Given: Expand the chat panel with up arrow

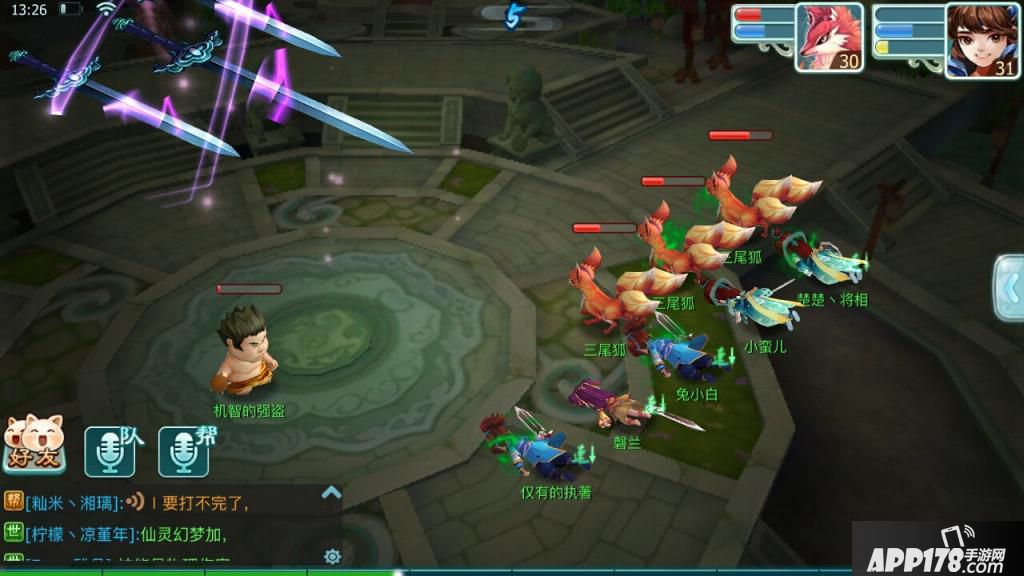Looking at the screenshot, I should [x=331, y=492].
